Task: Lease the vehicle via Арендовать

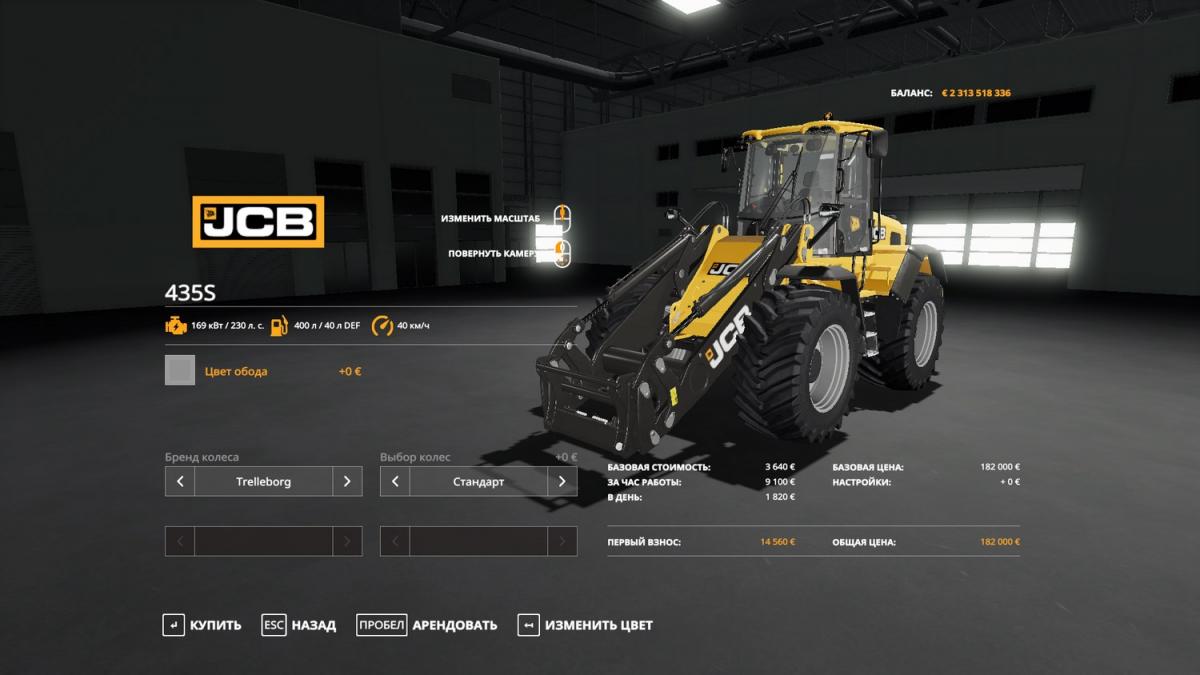Action: tap(427, 625)
